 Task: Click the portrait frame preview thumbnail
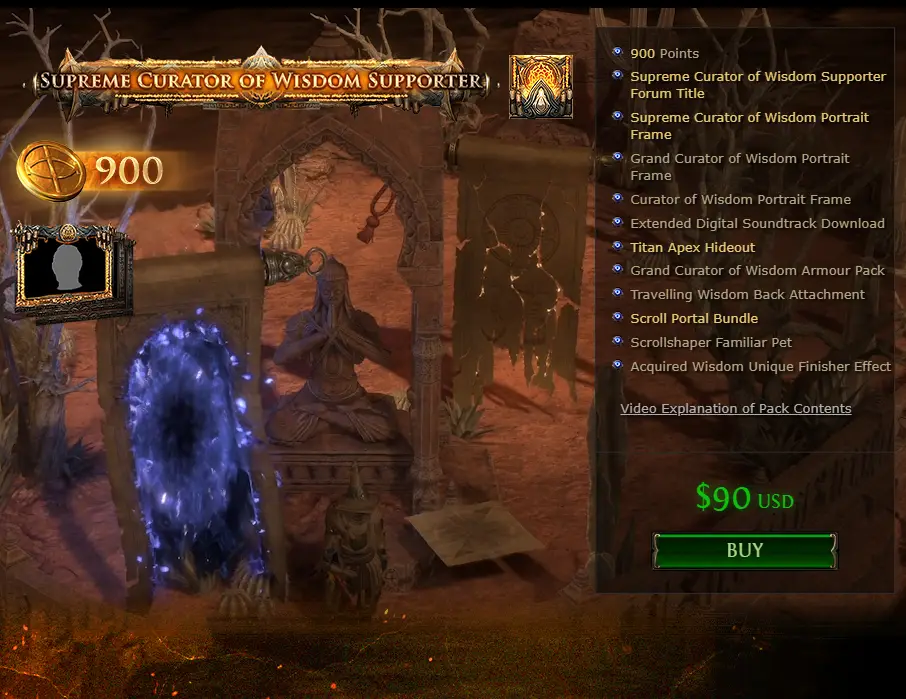(x=69, y=266)
